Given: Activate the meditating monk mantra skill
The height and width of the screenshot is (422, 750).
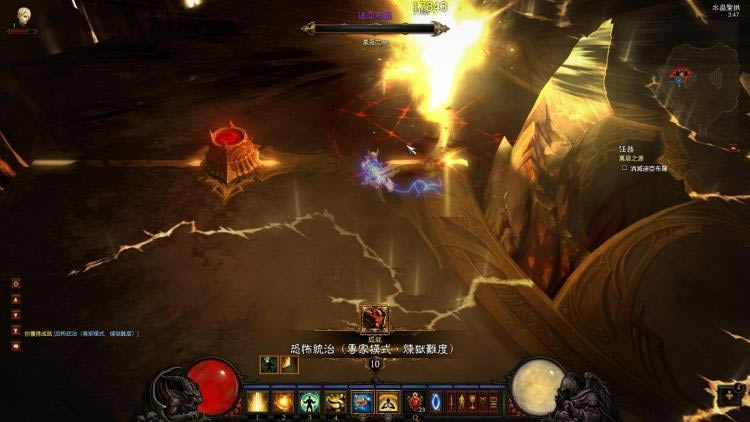Looking at the screenshot, I should (x=388, y=402).
